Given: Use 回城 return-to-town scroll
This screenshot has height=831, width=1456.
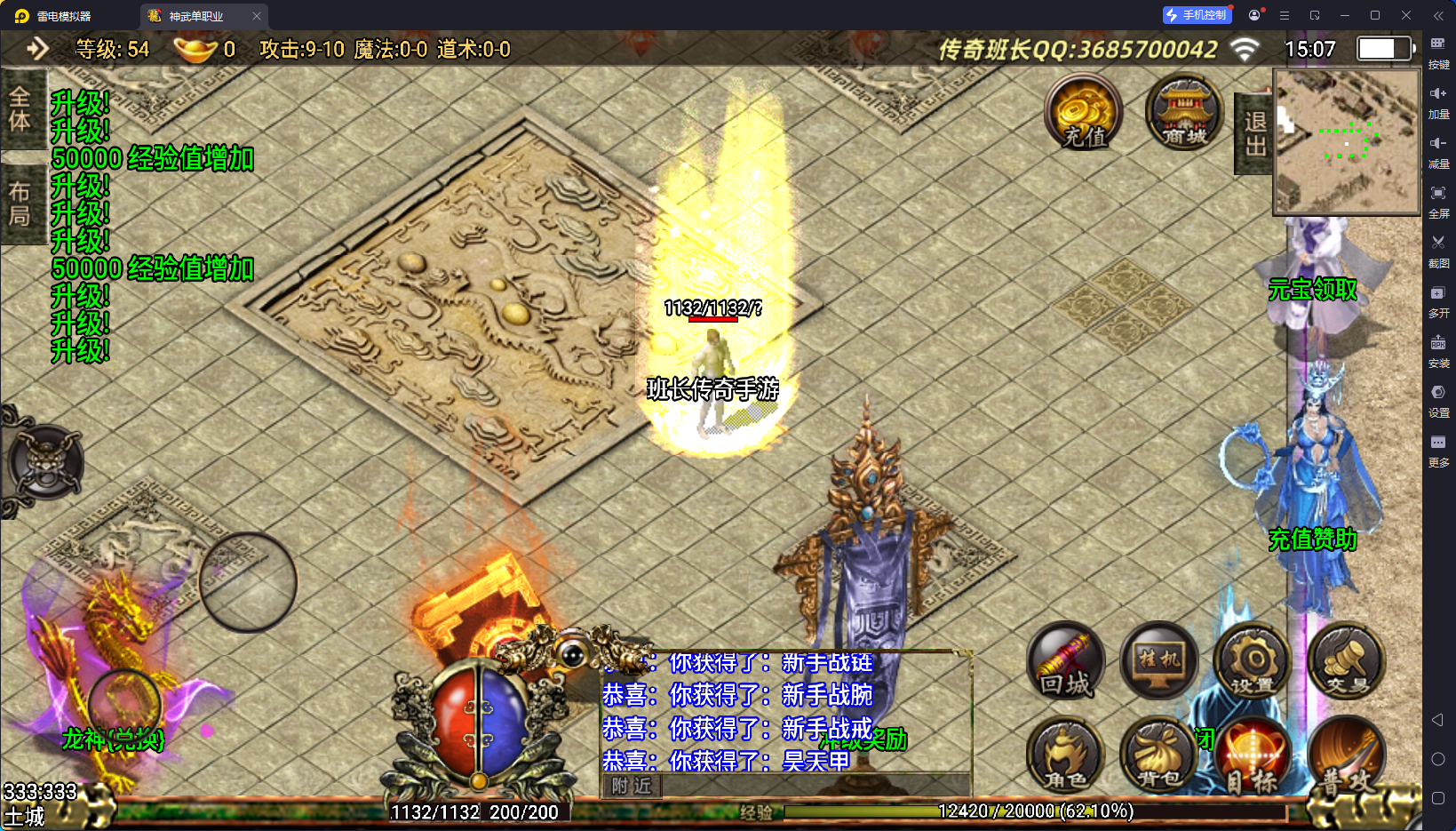Looking at the screenshot, I should [1065, 662].
